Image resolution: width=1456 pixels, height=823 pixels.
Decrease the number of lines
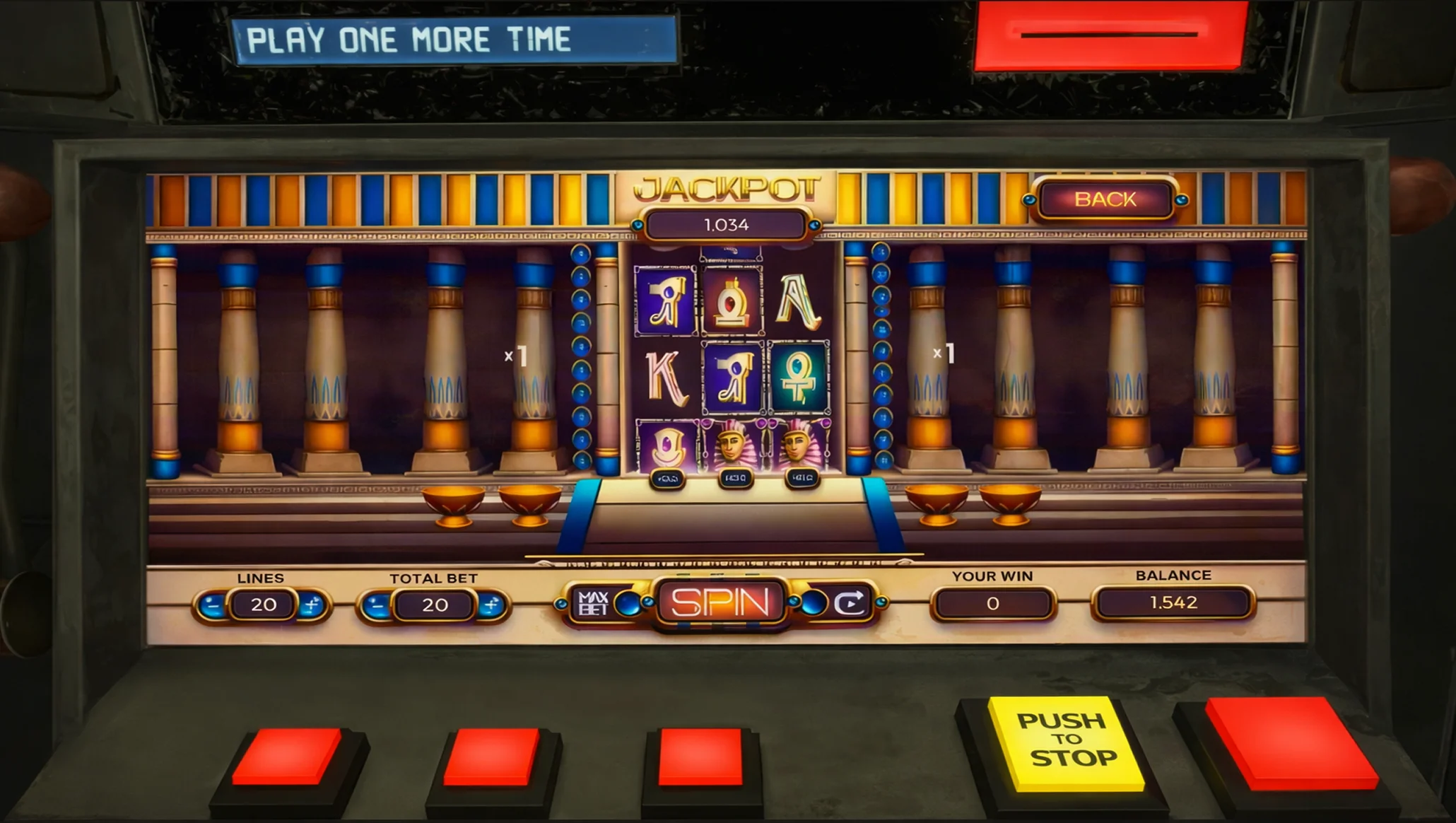212,605
